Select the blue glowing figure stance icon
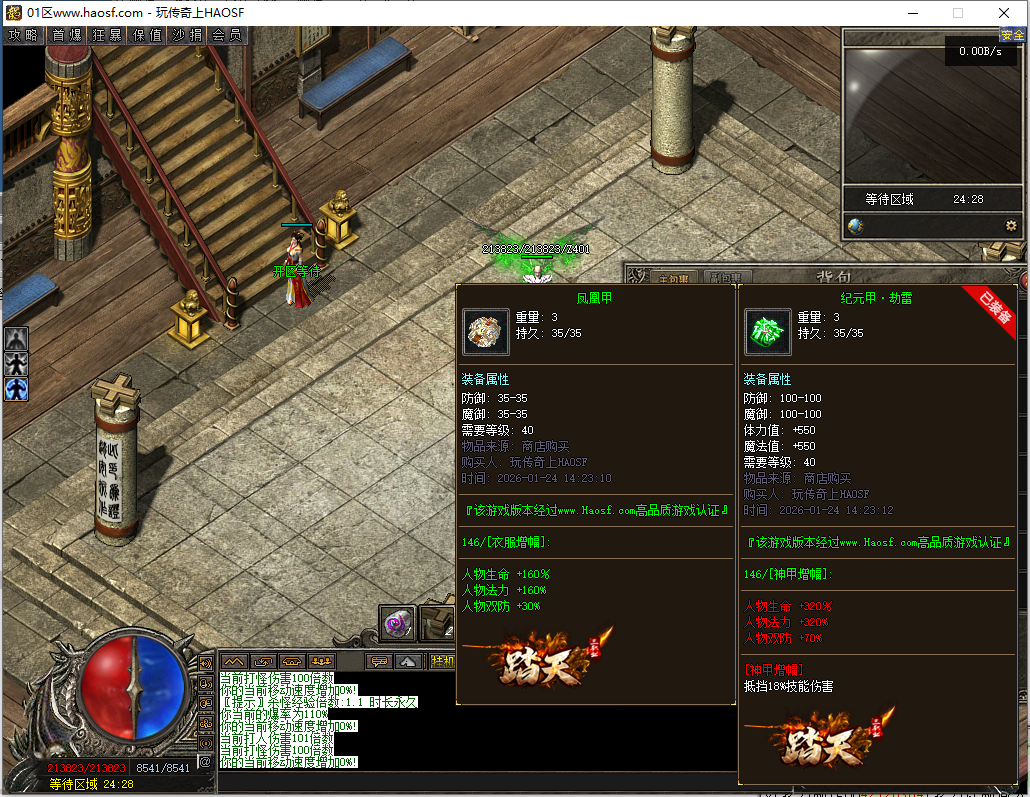Screen dimensions: 1030x797 (16, 388)
